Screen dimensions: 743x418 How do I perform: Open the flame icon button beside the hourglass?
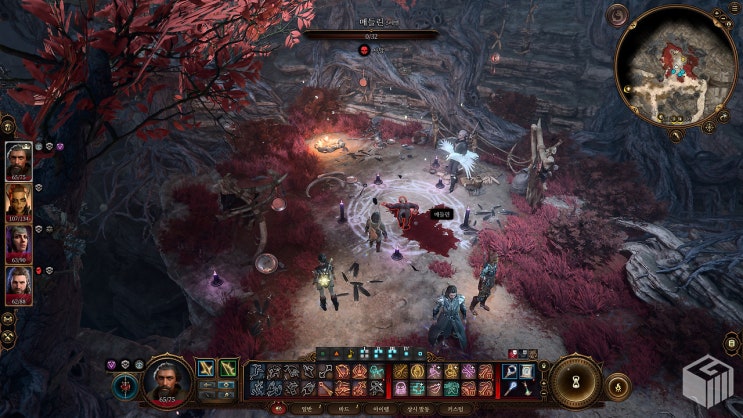coord(618,382)
